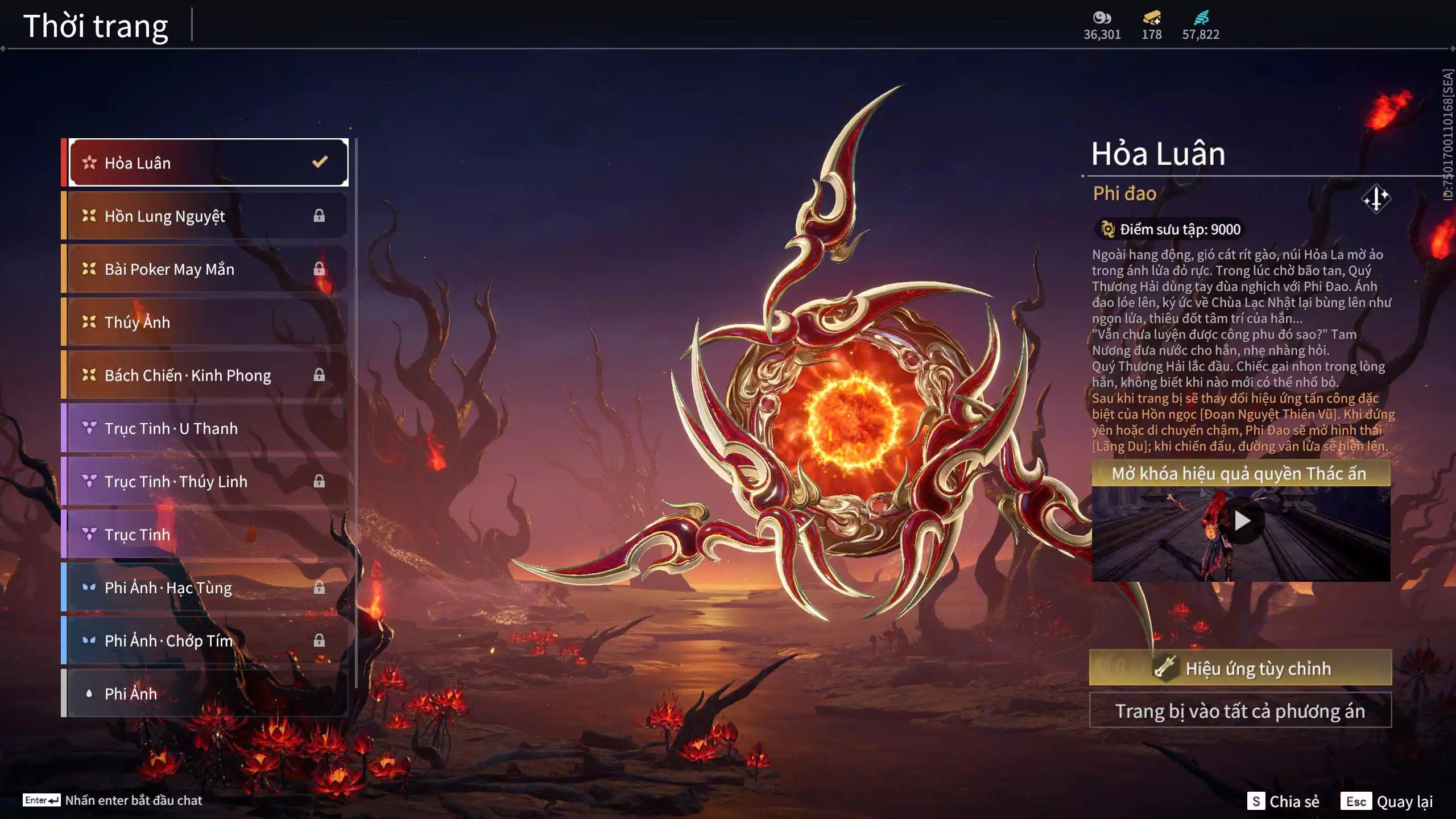Click Trang bị vào tất cả phương án
Image resolution: width=1456 pixels, height=819 pixels.
tap(1240, 711)
